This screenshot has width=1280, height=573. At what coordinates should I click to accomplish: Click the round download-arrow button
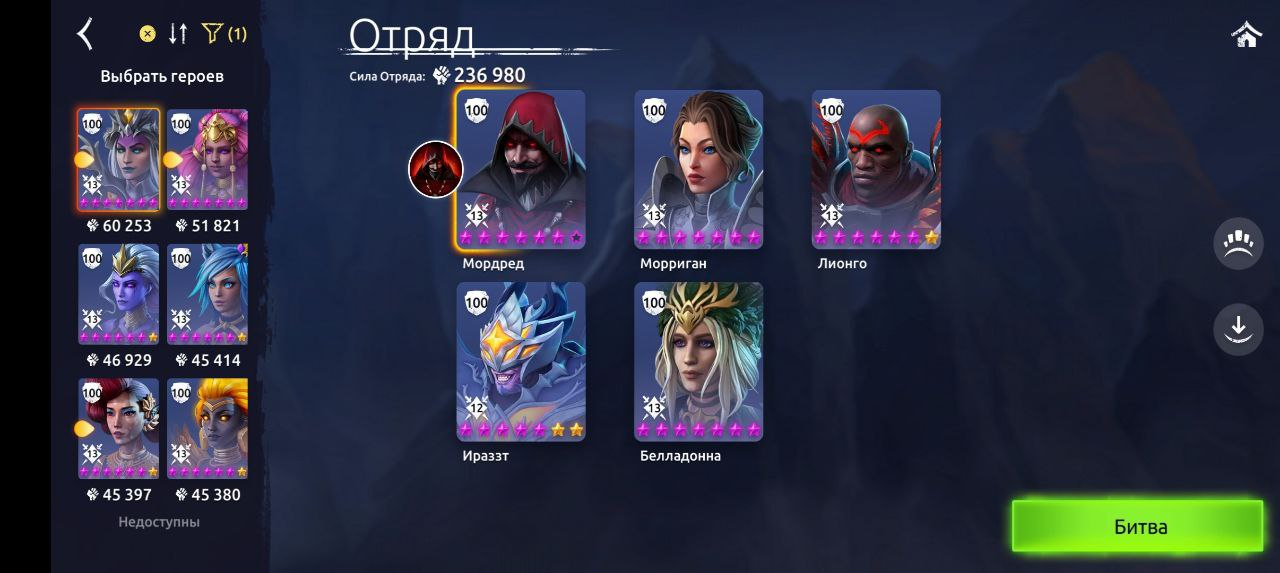[1238, 329]
